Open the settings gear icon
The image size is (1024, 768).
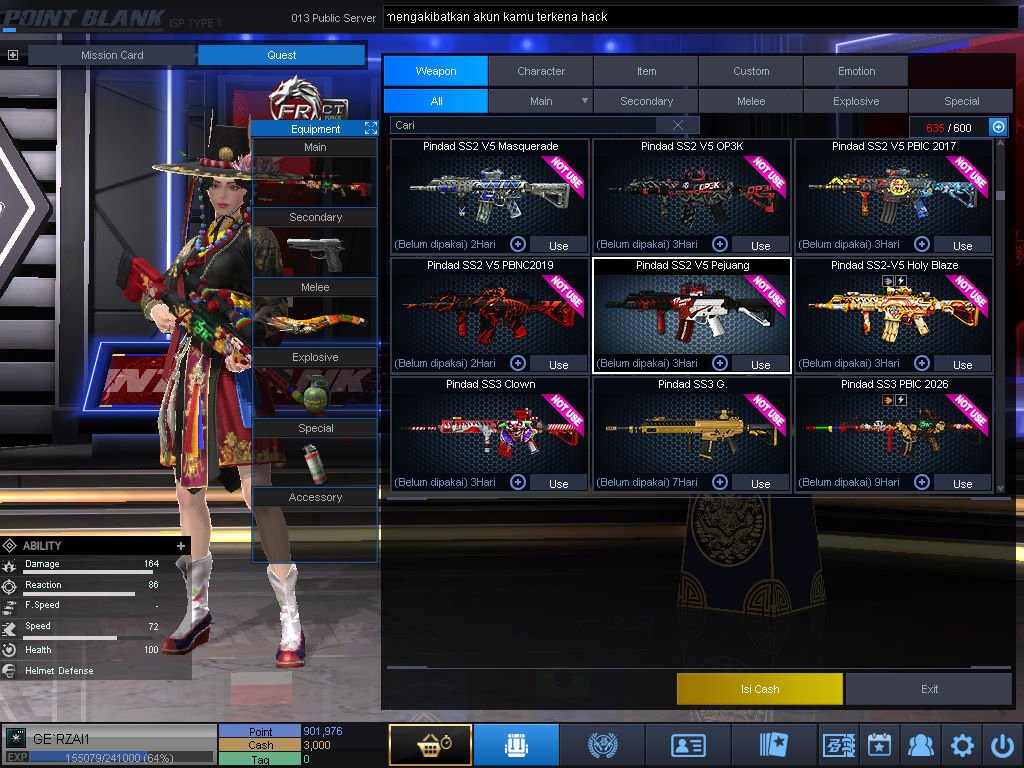[x=962, y=745]
